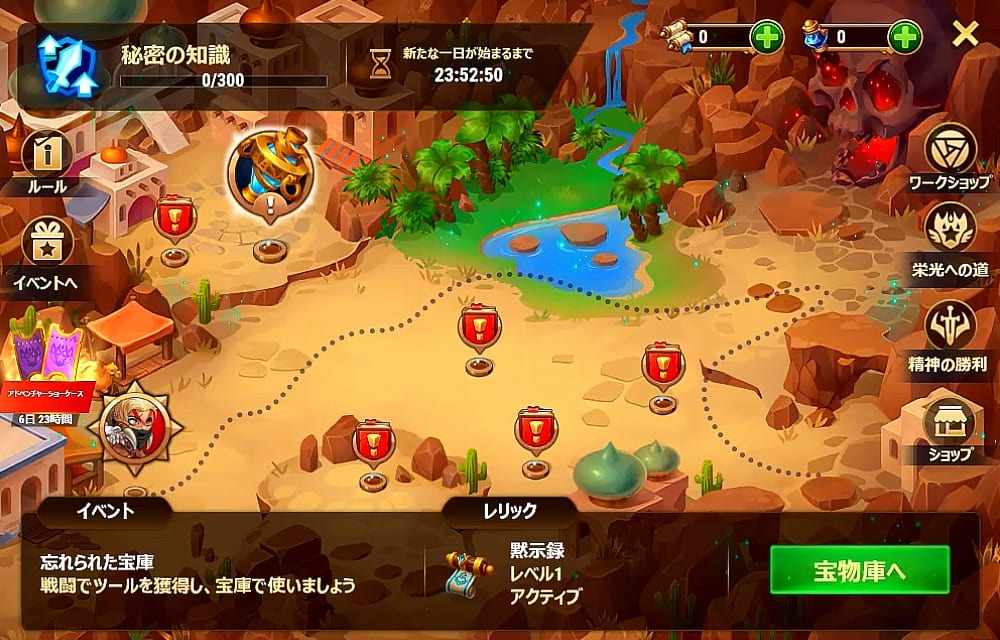
Task: Add potion currency with the second green plus
Action: click(x=904, y=38)
